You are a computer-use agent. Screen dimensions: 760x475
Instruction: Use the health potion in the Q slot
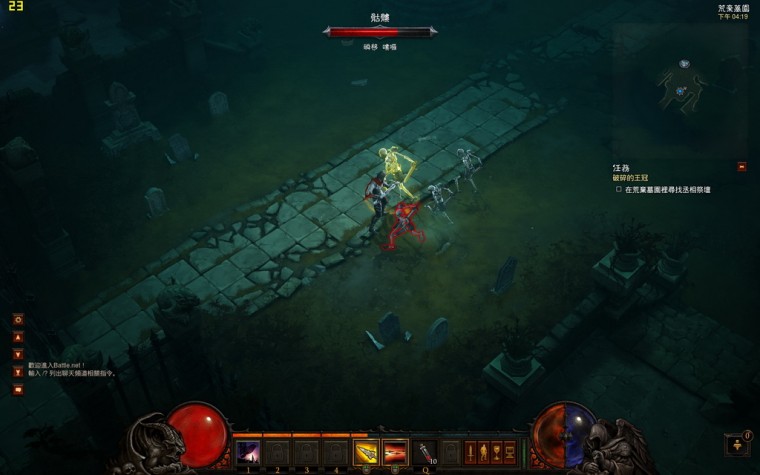coord(426,453)
